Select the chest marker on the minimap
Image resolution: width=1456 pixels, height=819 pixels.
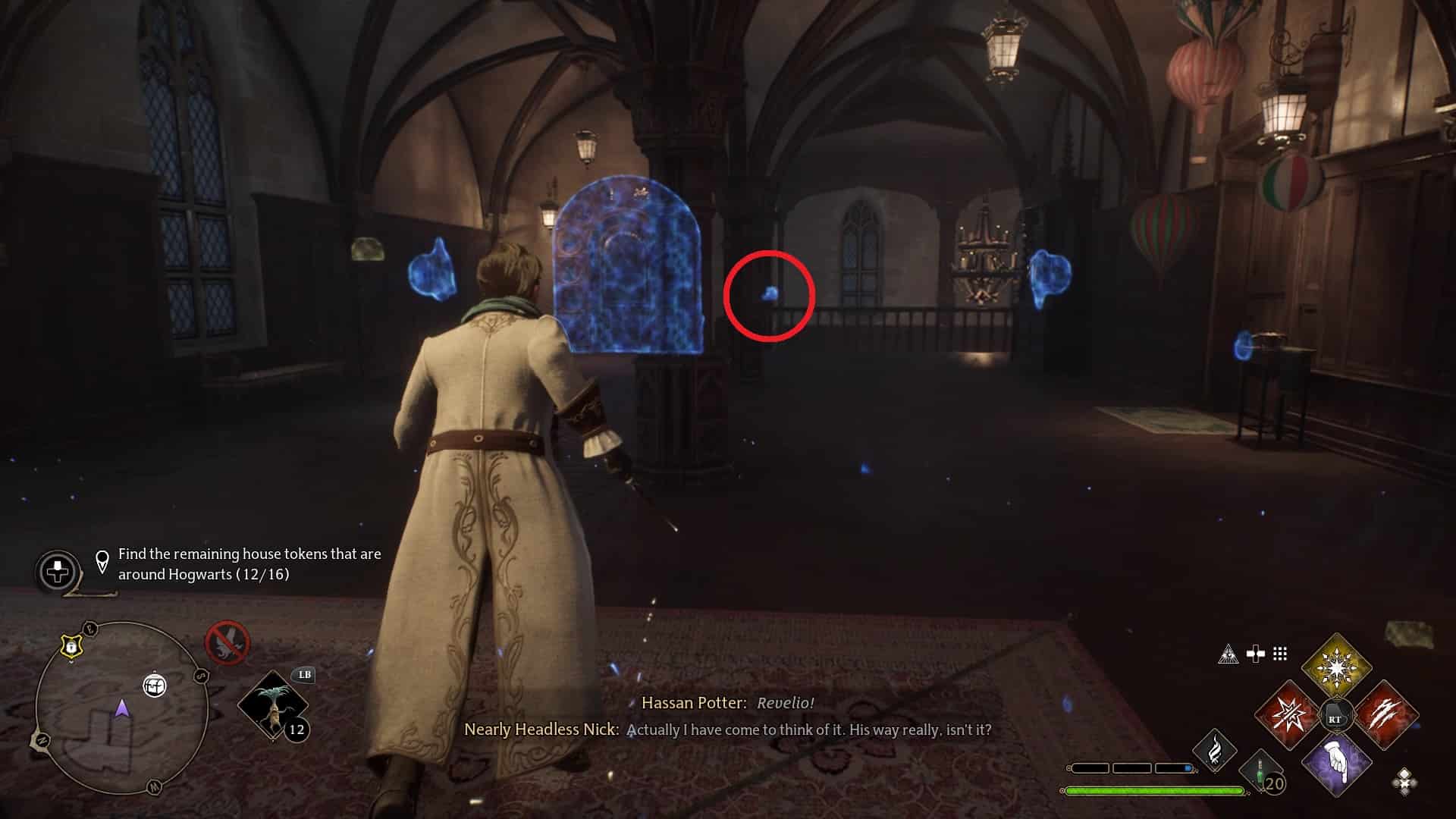154,686
